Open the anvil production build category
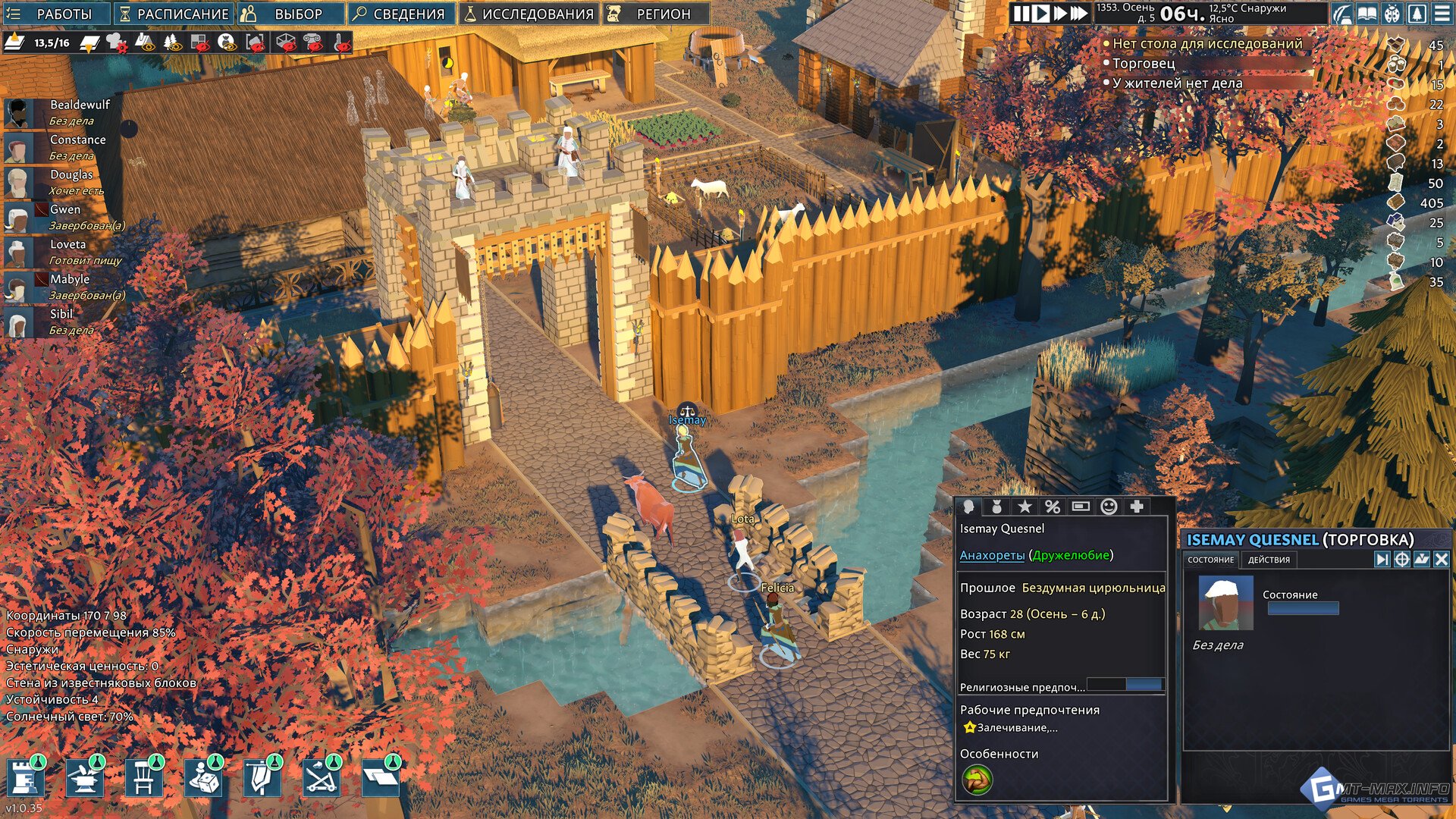This screenshot has height=819, width=1456. point(84,778)
